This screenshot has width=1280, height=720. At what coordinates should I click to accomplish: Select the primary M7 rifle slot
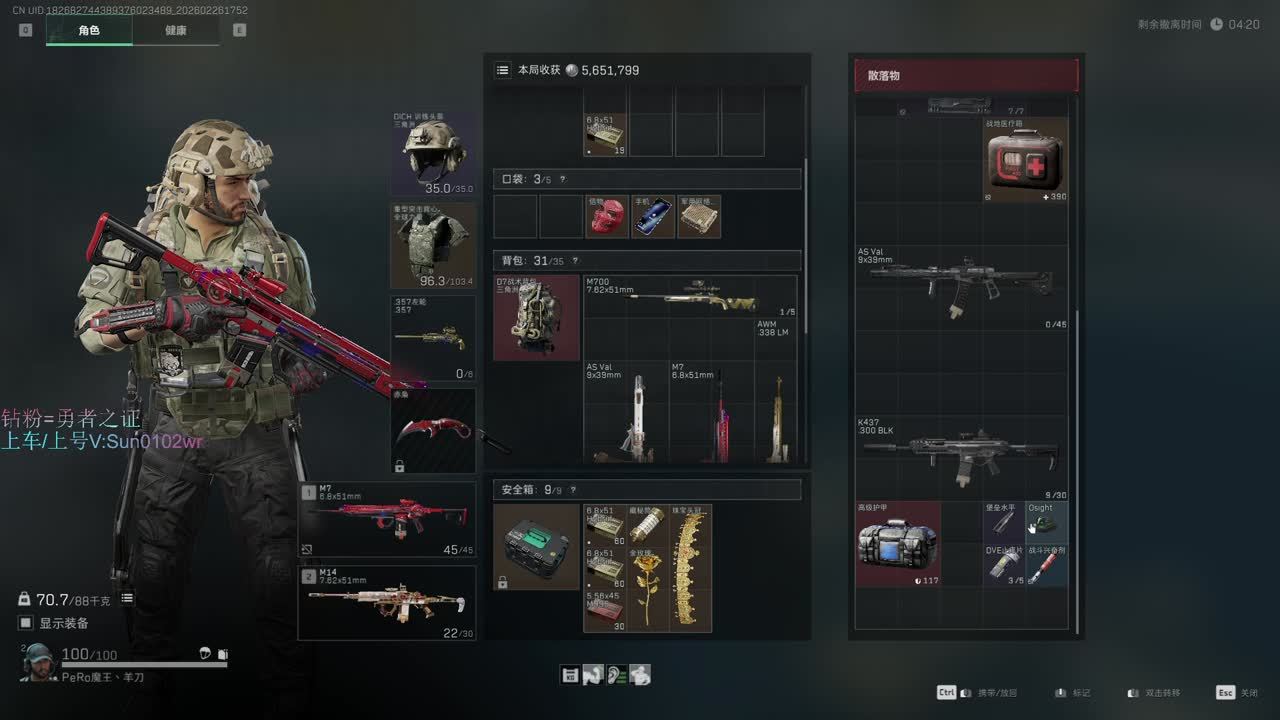point(388,519)
